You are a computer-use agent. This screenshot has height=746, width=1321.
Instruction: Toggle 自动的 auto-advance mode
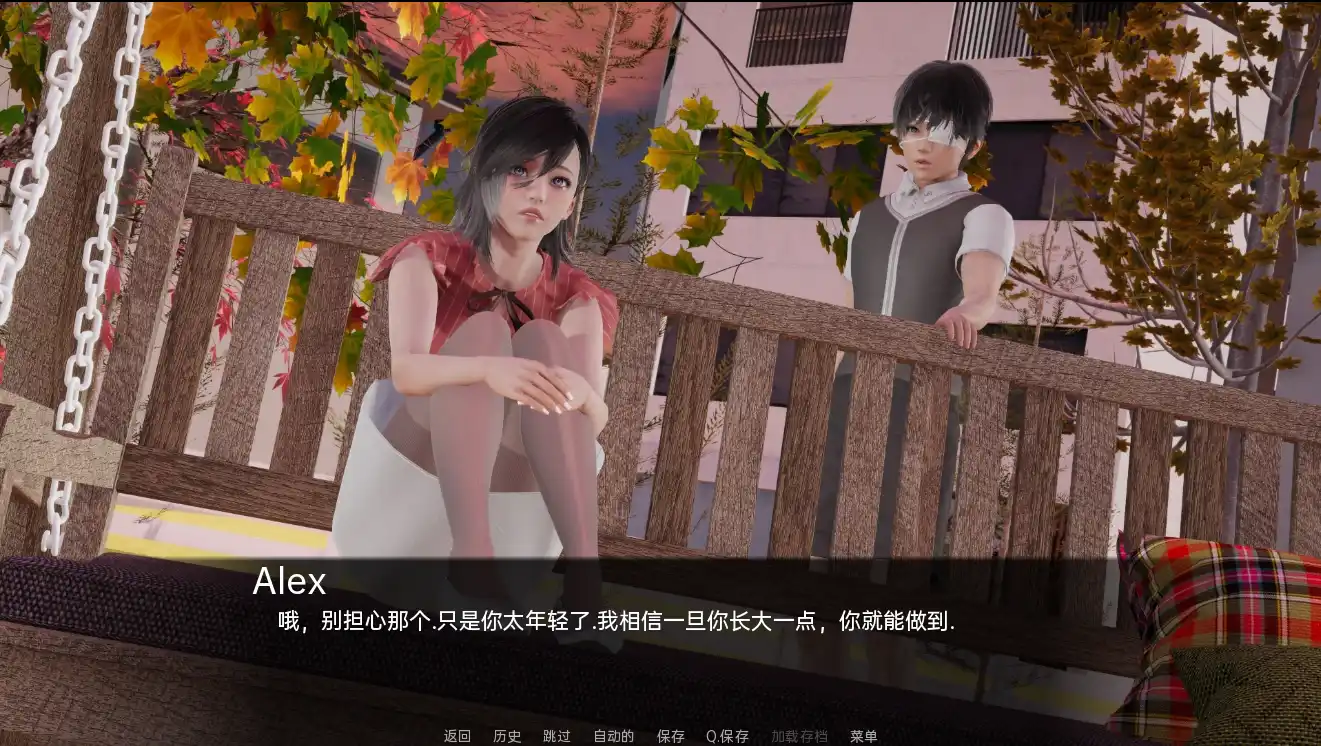[614, 736]
